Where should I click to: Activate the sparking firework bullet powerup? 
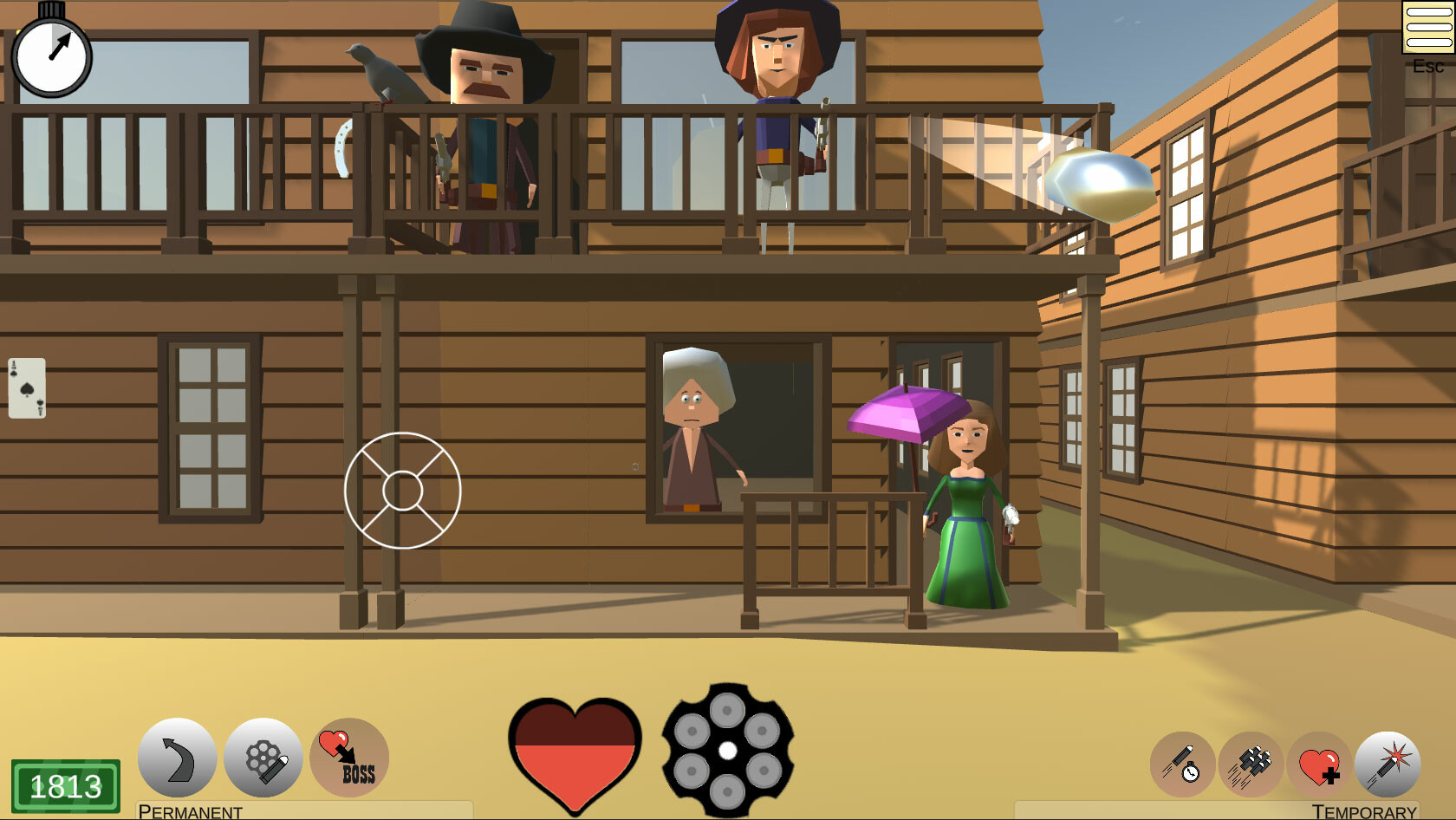point(1387,765)
